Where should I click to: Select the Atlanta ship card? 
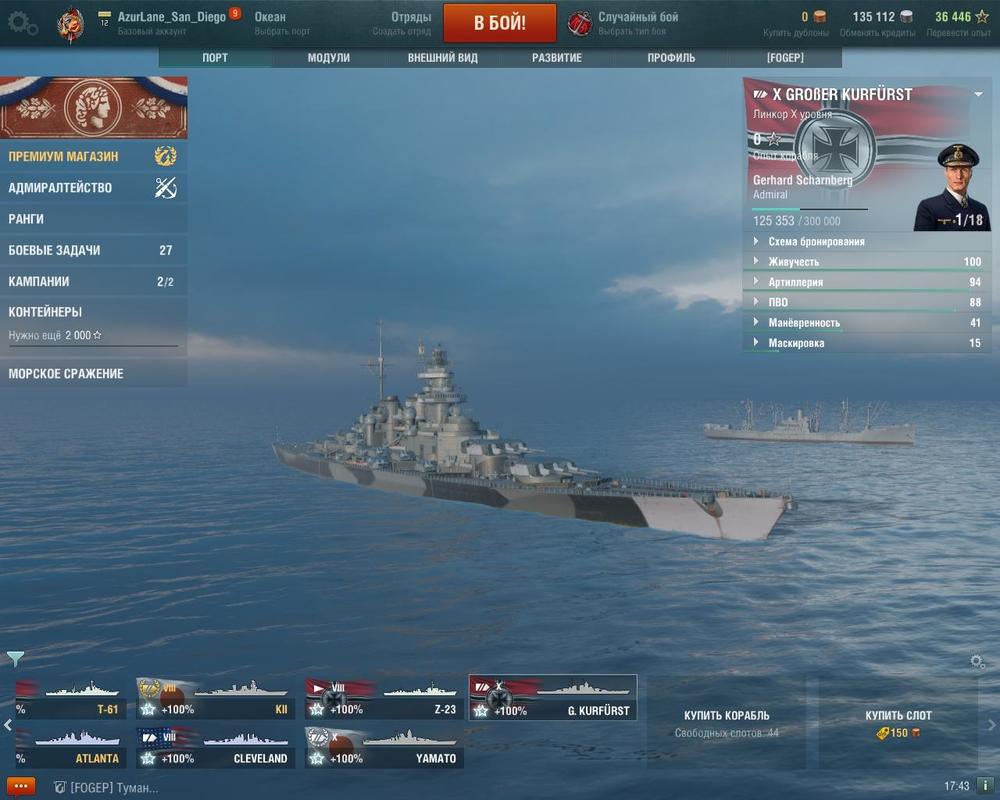(x=68, y=748)
